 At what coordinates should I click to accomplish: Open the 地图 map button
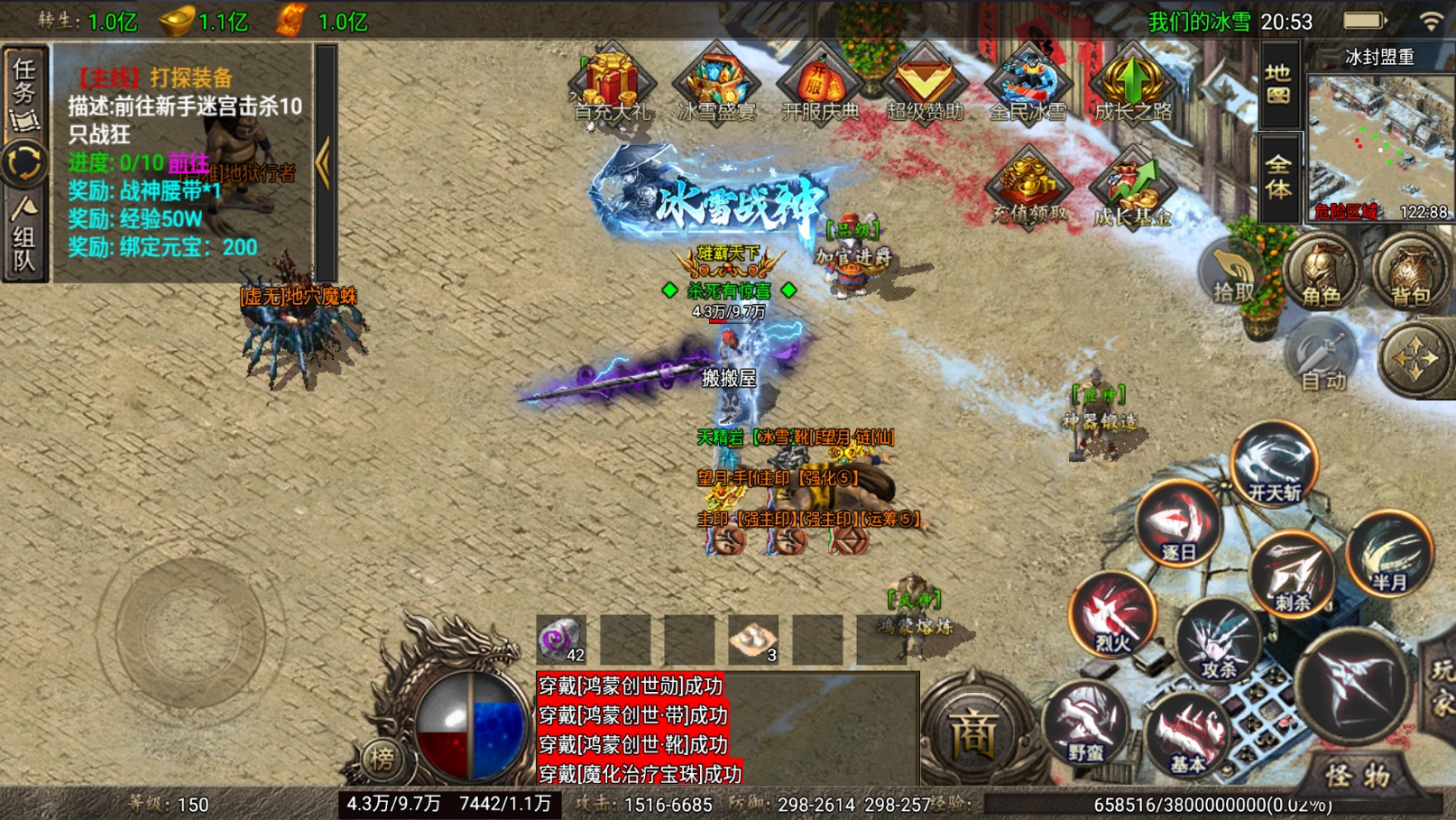click(1278, 84)
